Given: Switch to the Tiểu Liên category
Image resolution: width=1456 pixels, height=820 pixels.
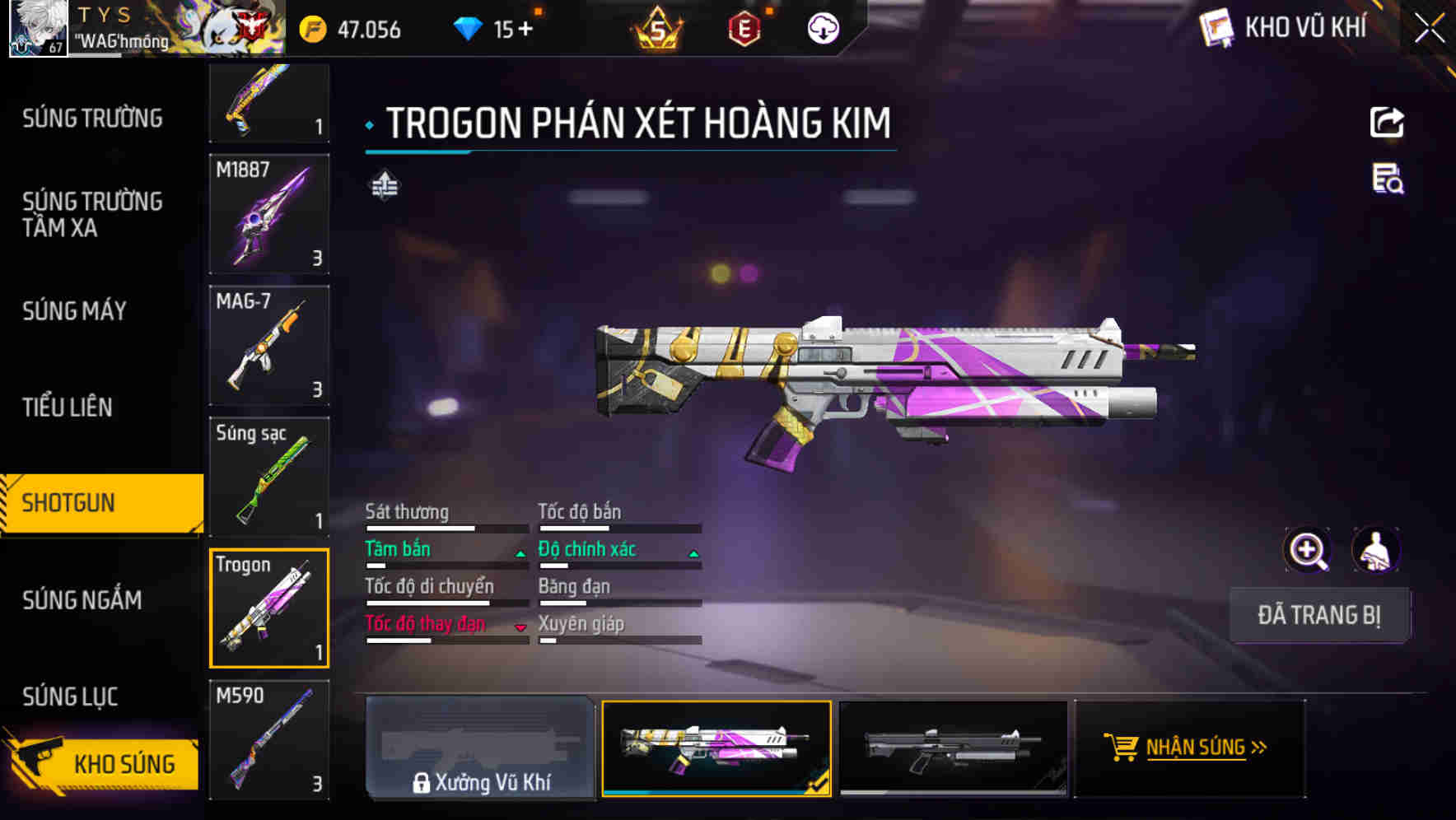Looking at the screenshot, I should pyautogui.click(x=68, y=407).
